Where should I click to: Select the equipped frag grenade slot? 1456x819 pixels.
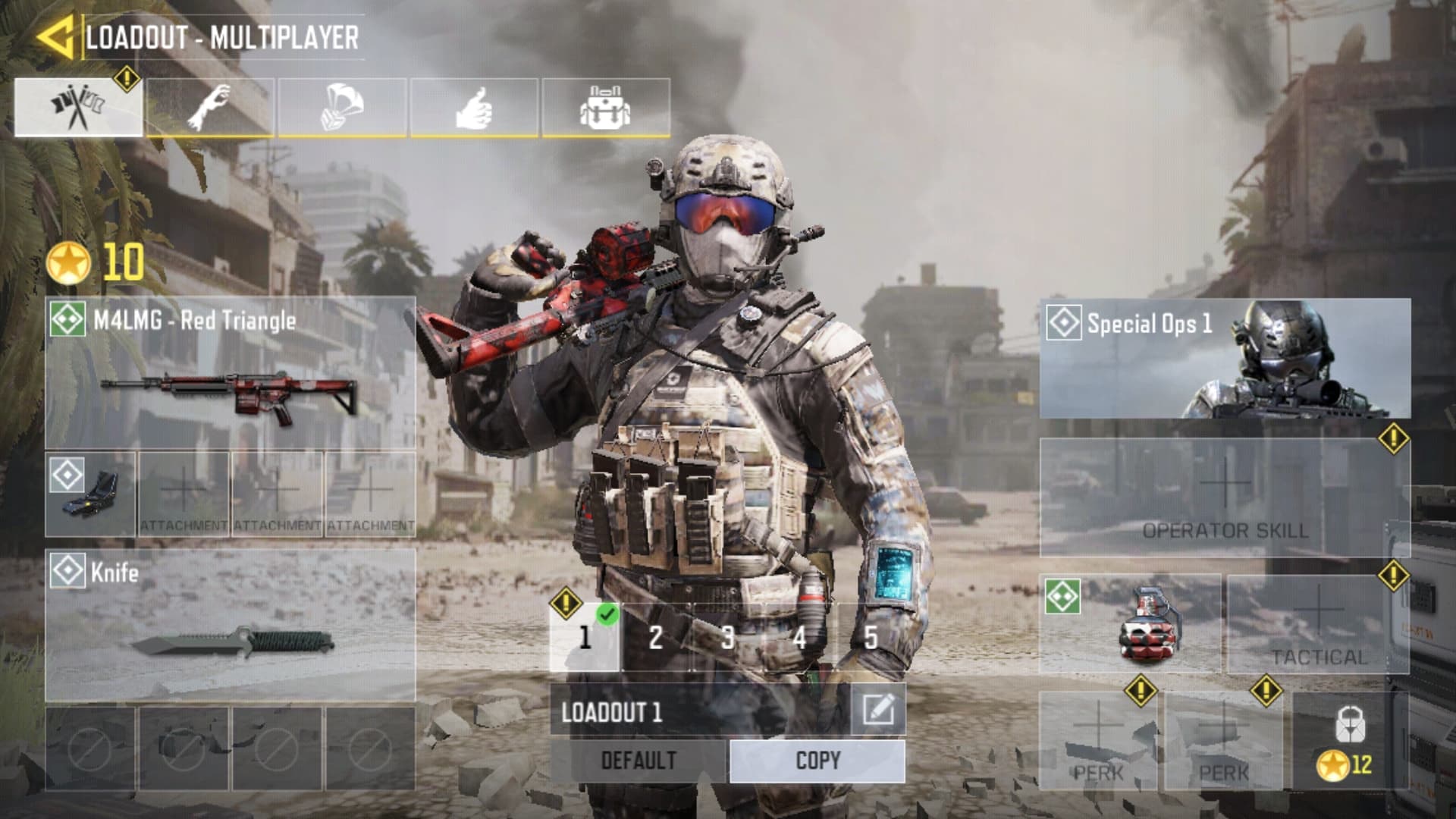click(x=1130, y=624)
